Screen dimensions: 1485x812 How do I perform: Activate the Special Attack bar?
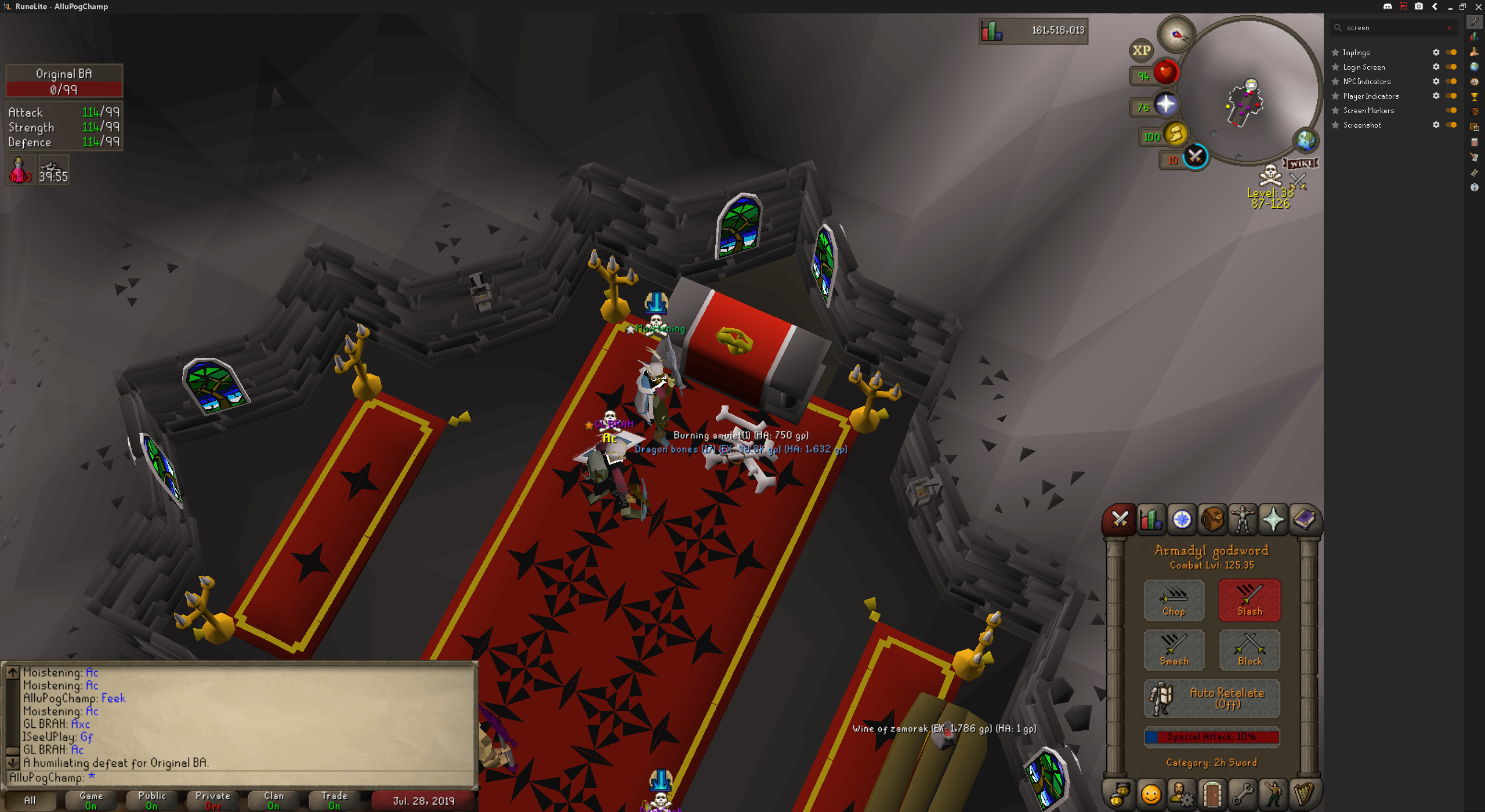click(1212, 737)
